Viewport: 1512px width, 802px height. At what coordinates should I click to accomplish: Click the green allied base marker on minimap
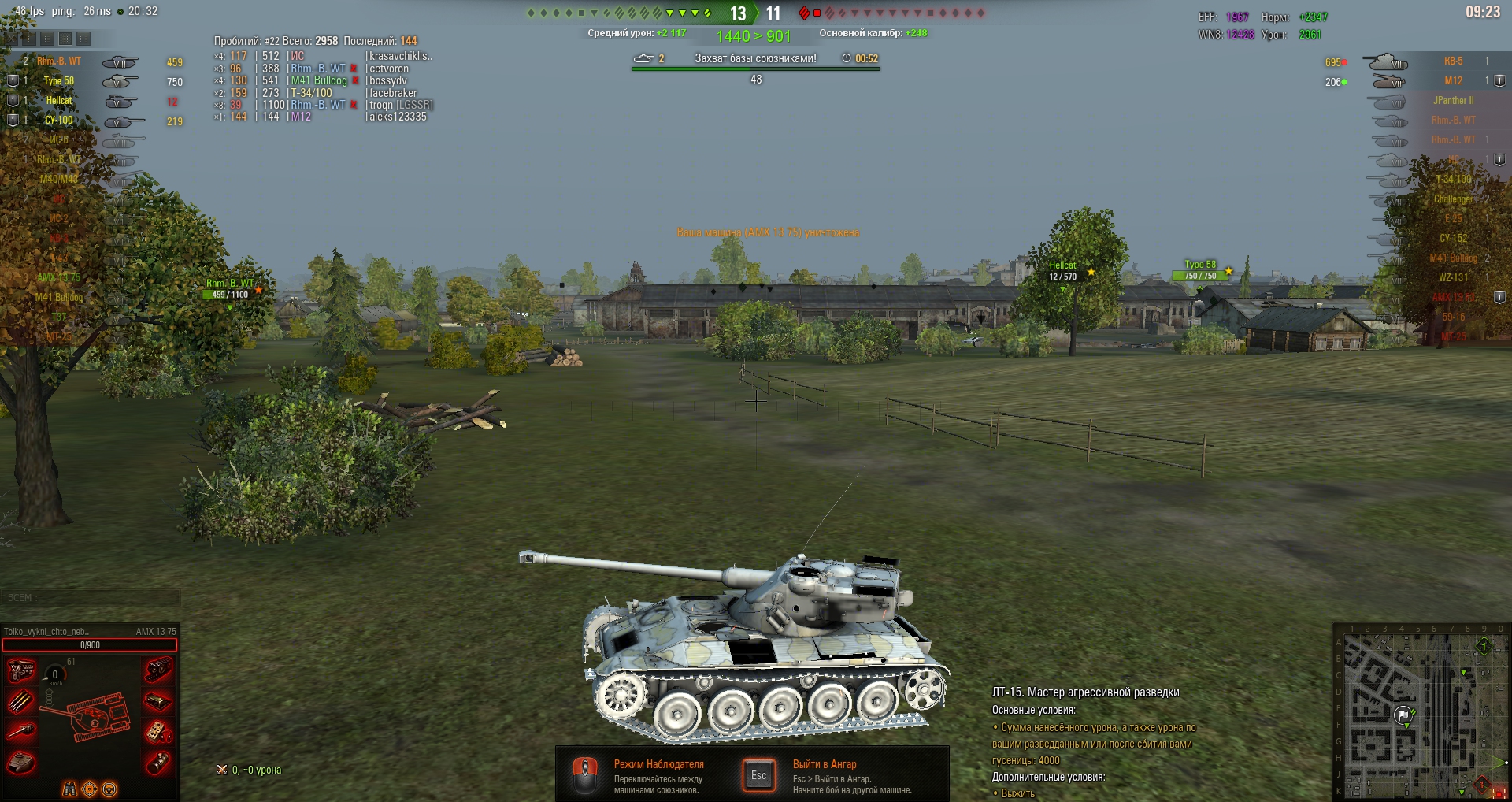(1484, 647)
